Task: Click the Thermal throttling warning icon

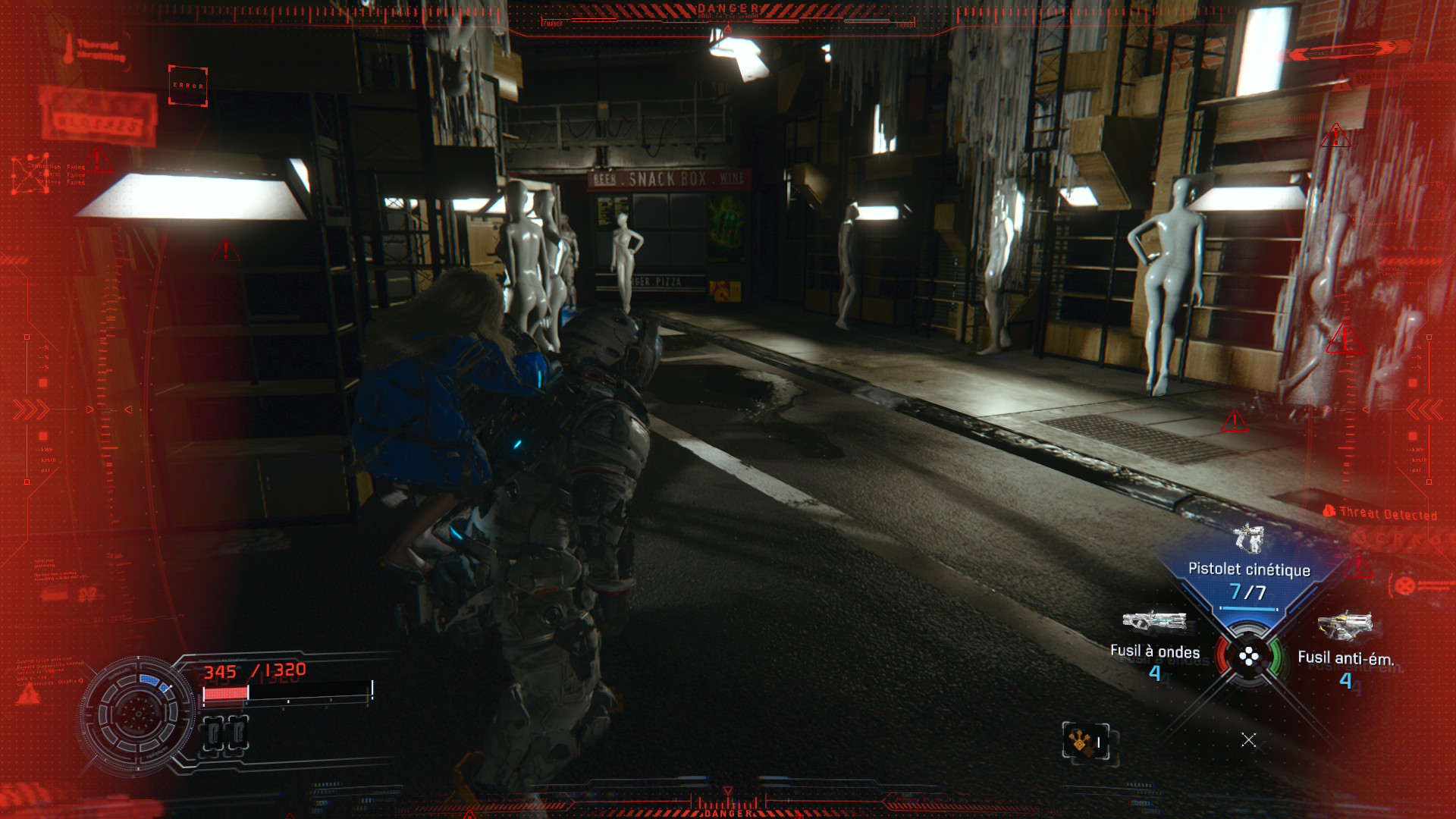Action: click(69, 49)
